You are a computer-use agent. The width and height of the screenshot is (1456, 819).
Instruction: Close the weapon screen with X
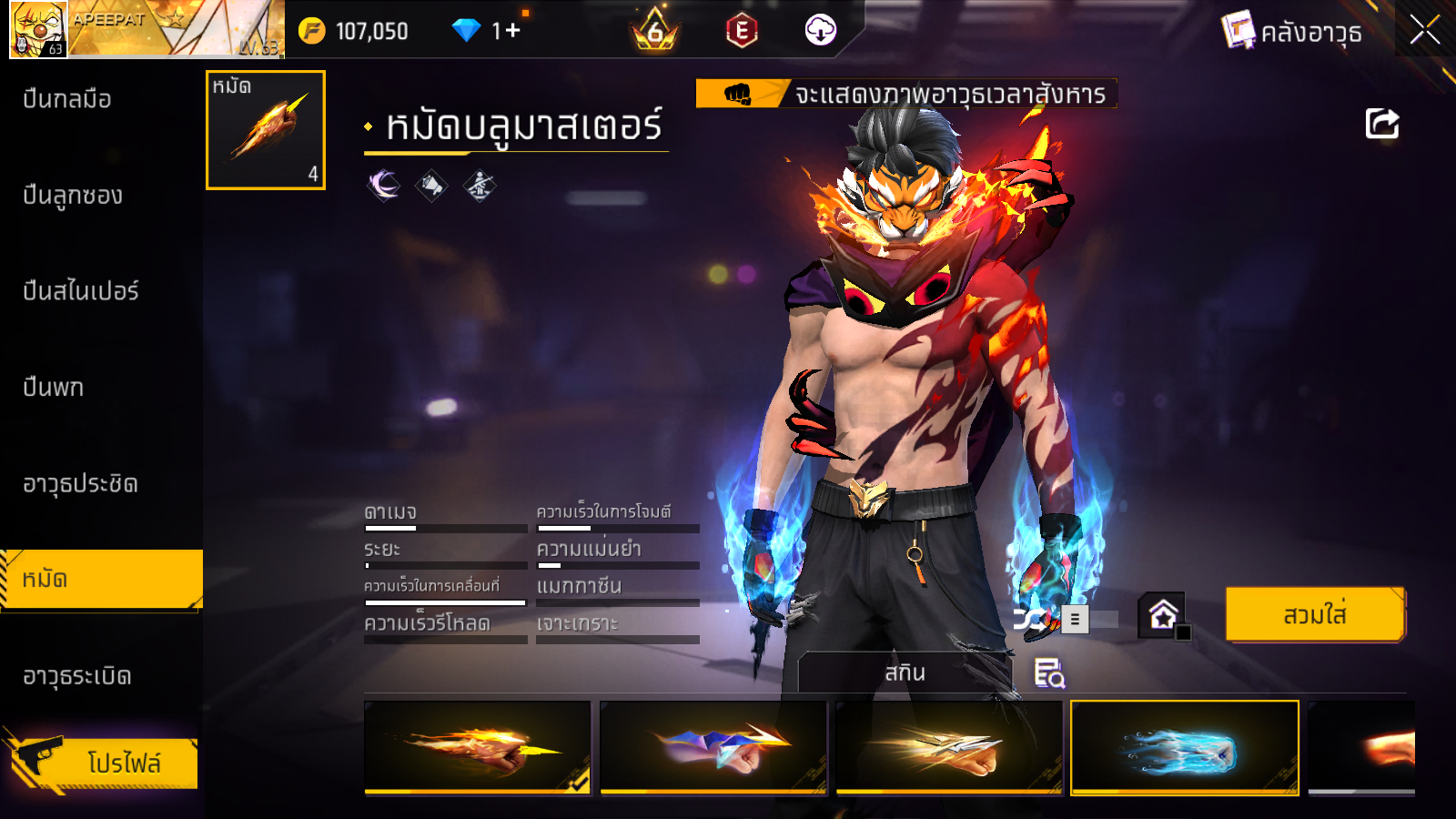click(x=1425, y=30)
